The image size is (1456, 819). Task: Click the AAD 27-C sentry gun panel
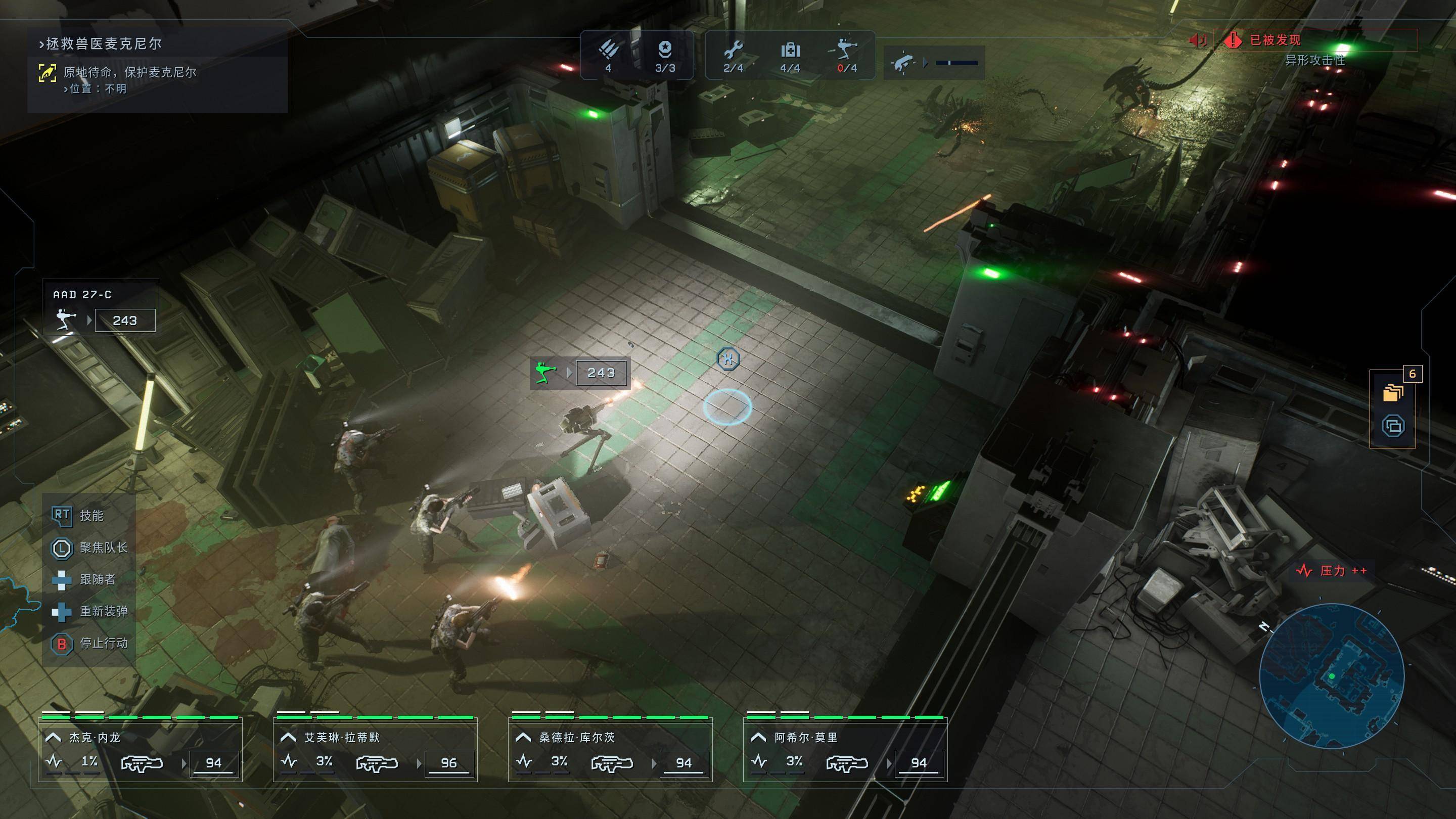click(x=101, y=308)
